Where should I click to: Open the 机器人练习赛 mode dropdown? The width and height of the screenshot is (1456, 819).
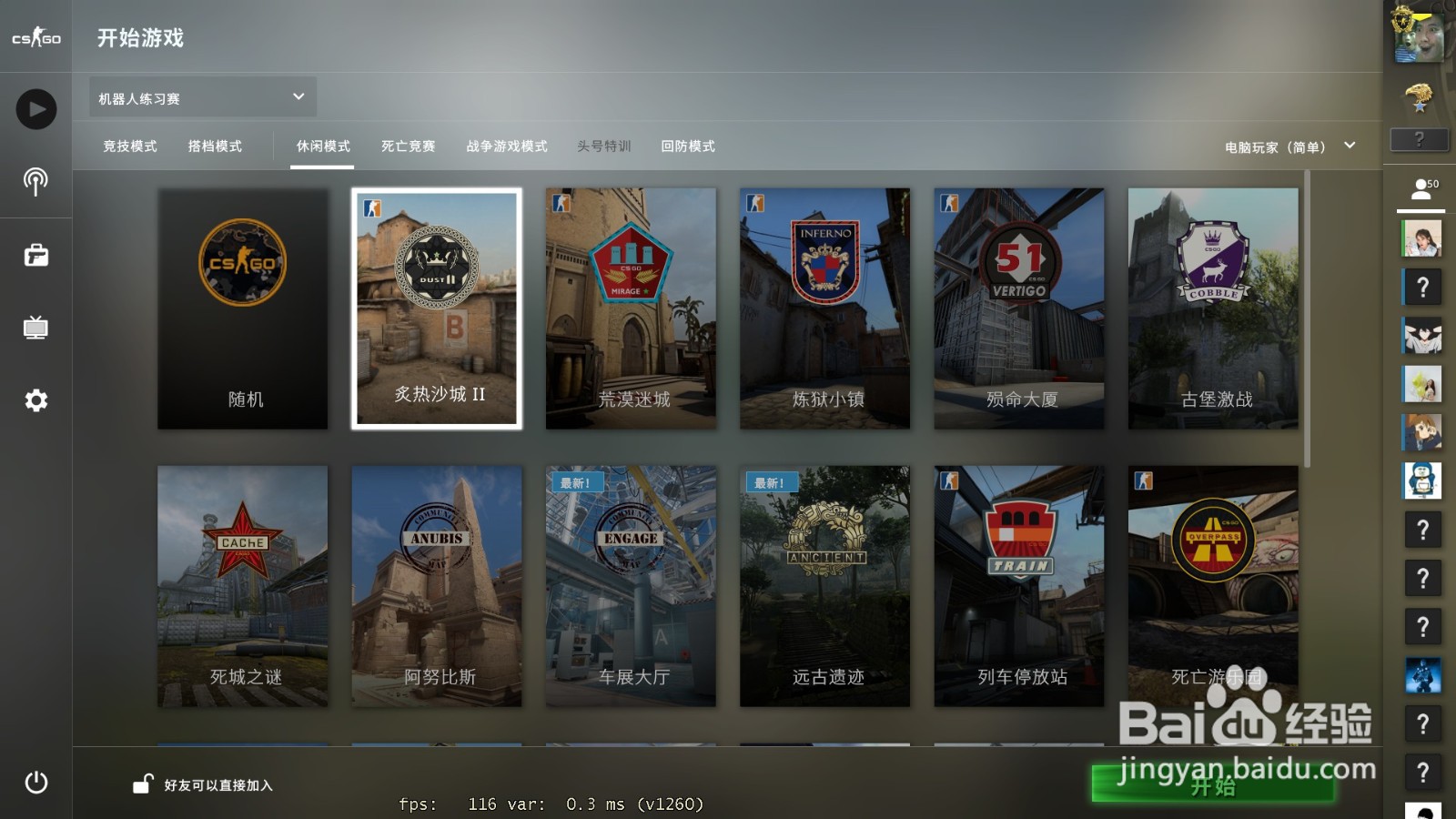[198, 96]
